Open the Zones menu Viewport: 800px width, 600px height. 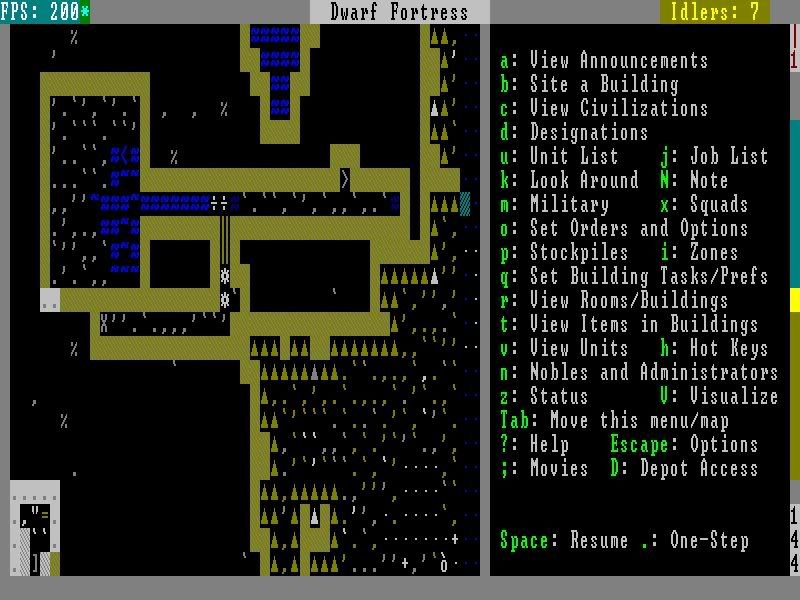699,253
